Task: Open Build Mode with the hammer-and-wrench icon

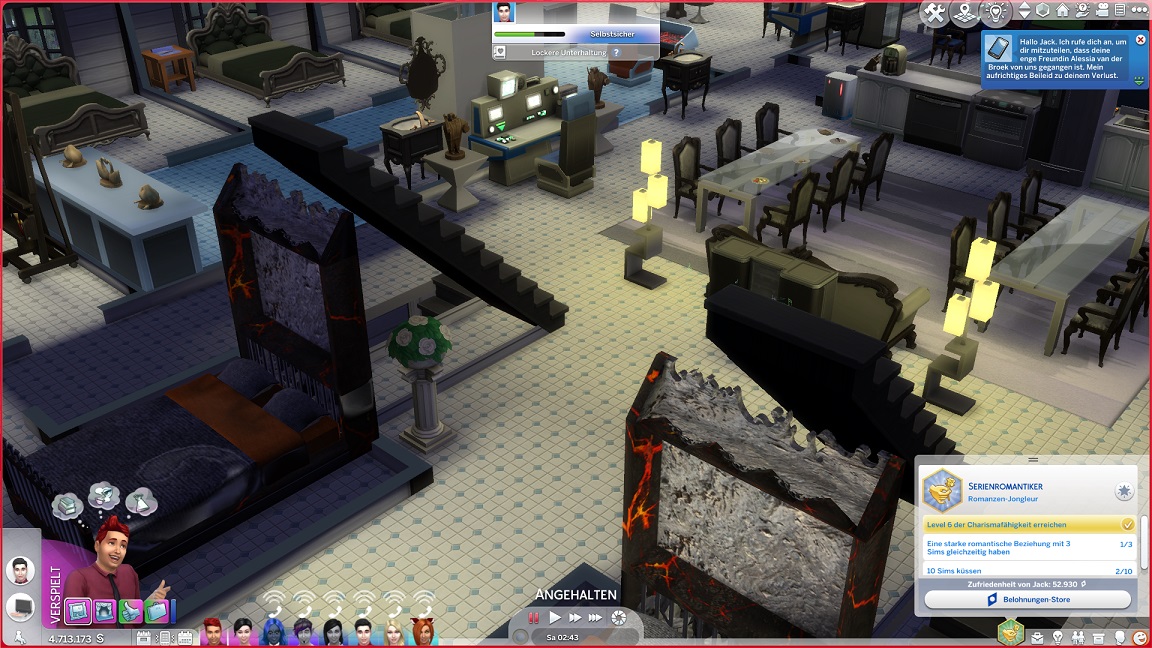Action: 934,13
